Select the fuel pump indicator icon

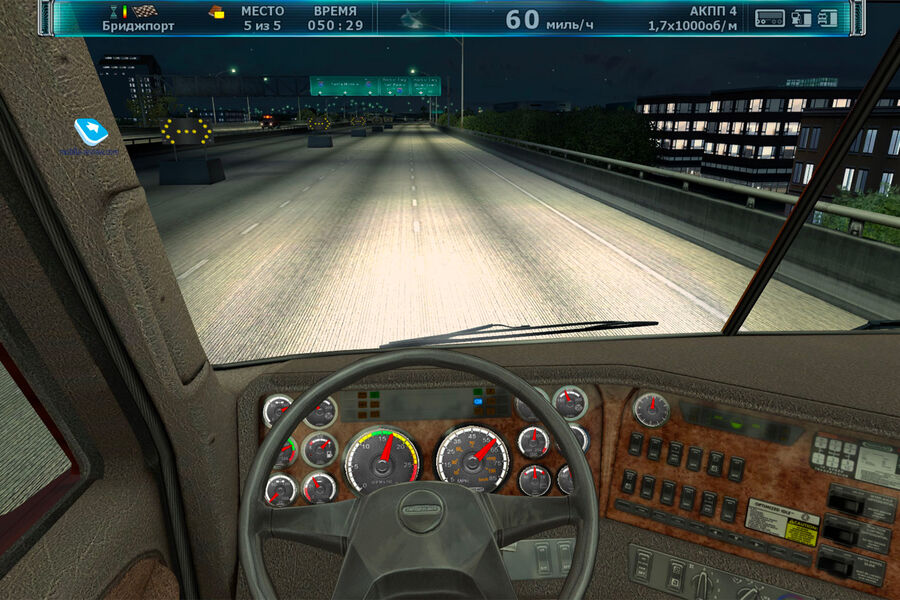coord(801,17)
